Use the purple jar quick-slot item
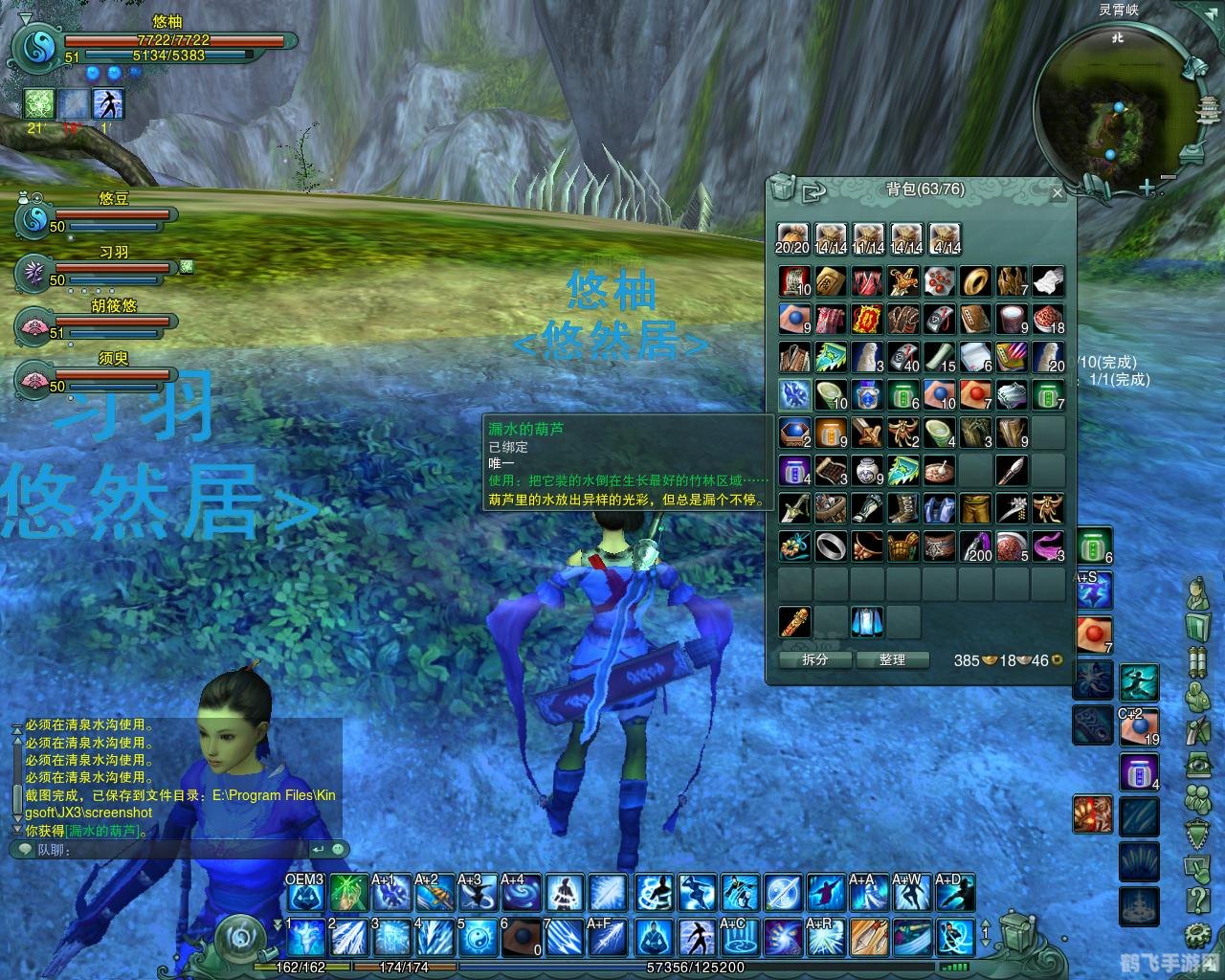 coord(1139,771)
